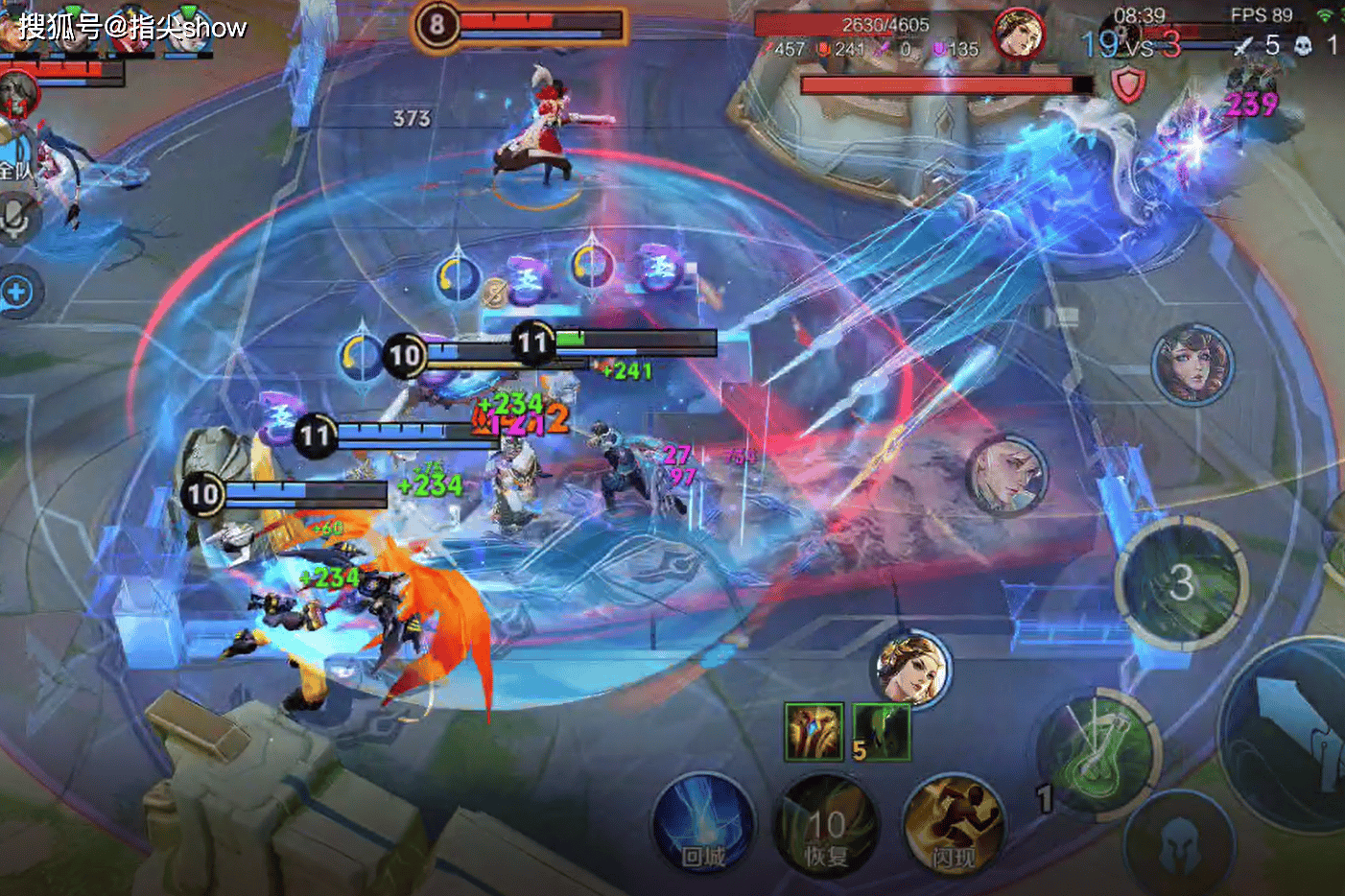
Task: Trigger the green skill on cooldown 7
Action: (1100, 749)
